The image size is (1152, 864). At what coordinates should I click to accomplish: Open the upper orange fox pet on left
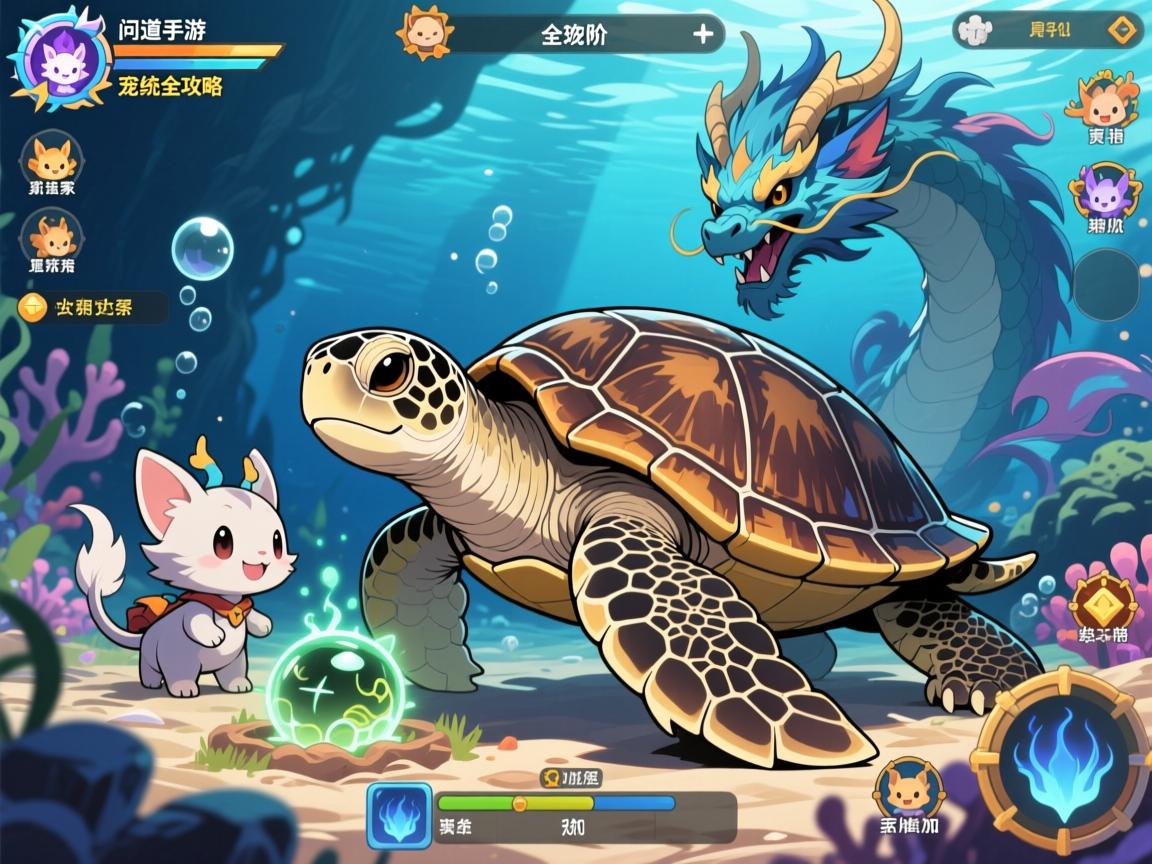click(x=52, y=156)
